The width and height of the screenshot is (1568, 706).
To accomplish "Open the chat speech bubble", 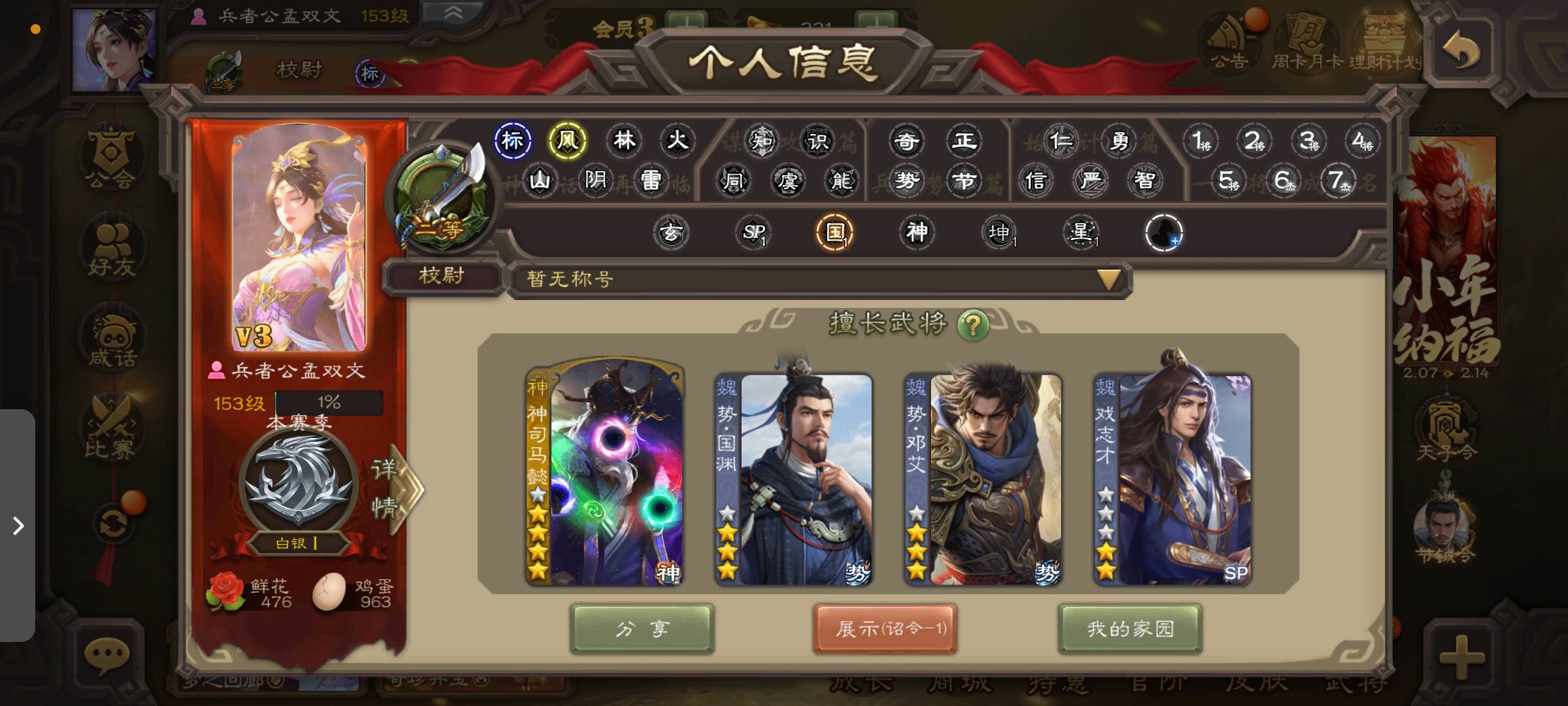I will tap(106, 654).
